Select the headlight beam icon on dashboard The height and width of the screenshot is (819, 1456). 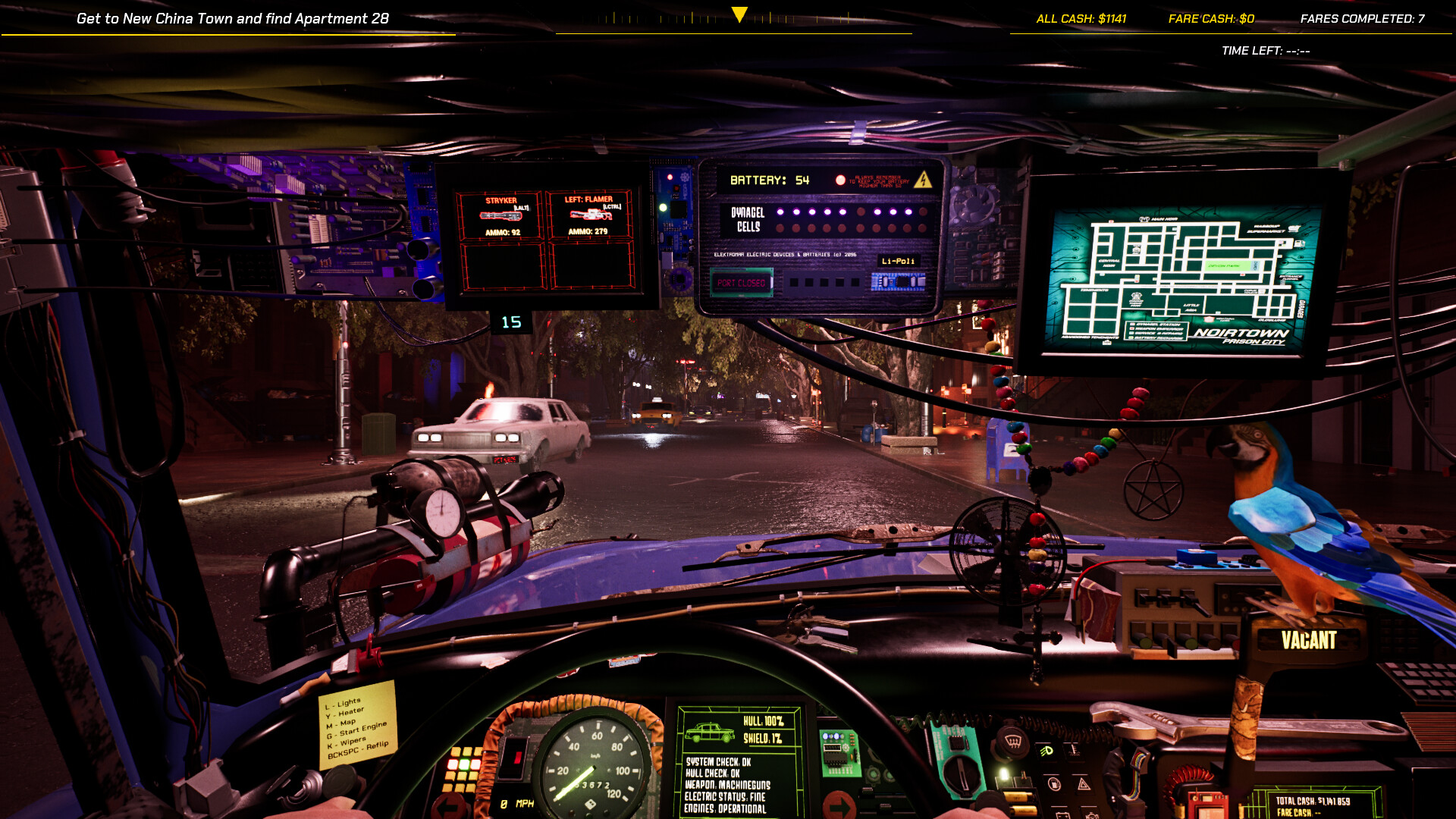(x=1046, y=752)
